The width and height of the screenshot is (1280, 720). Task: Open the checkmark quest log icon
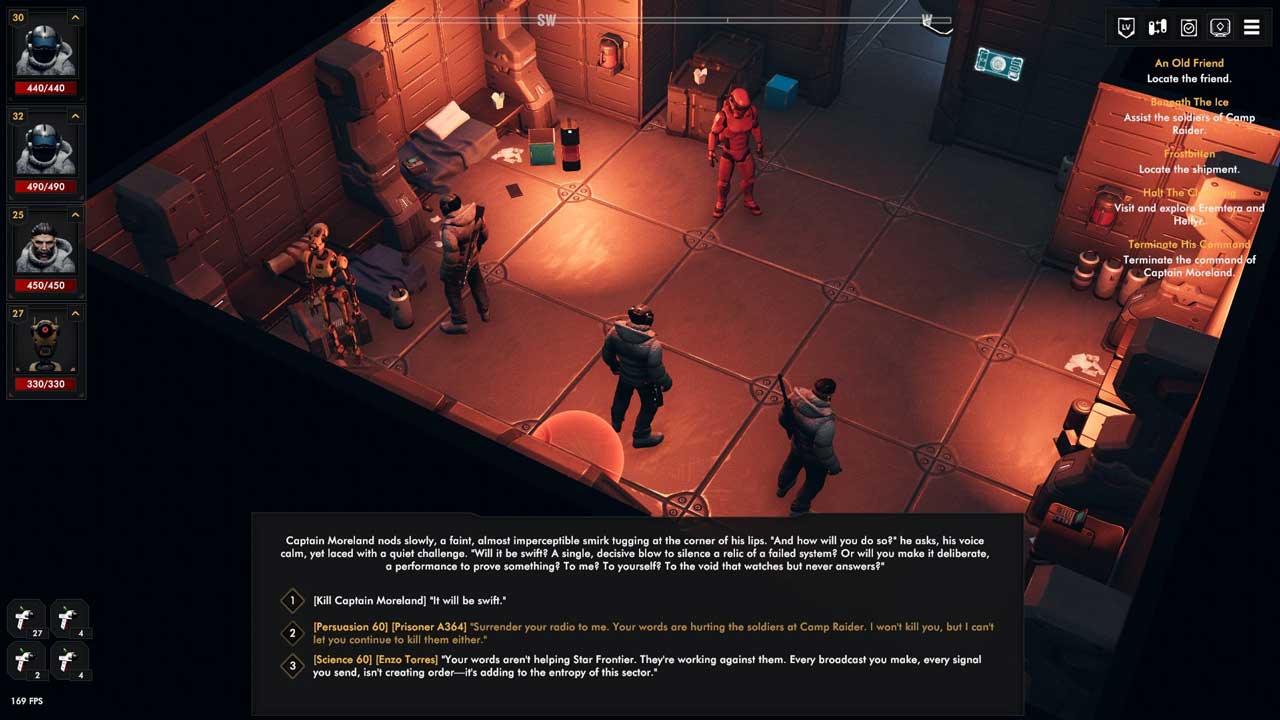[x=1189, y=28]
